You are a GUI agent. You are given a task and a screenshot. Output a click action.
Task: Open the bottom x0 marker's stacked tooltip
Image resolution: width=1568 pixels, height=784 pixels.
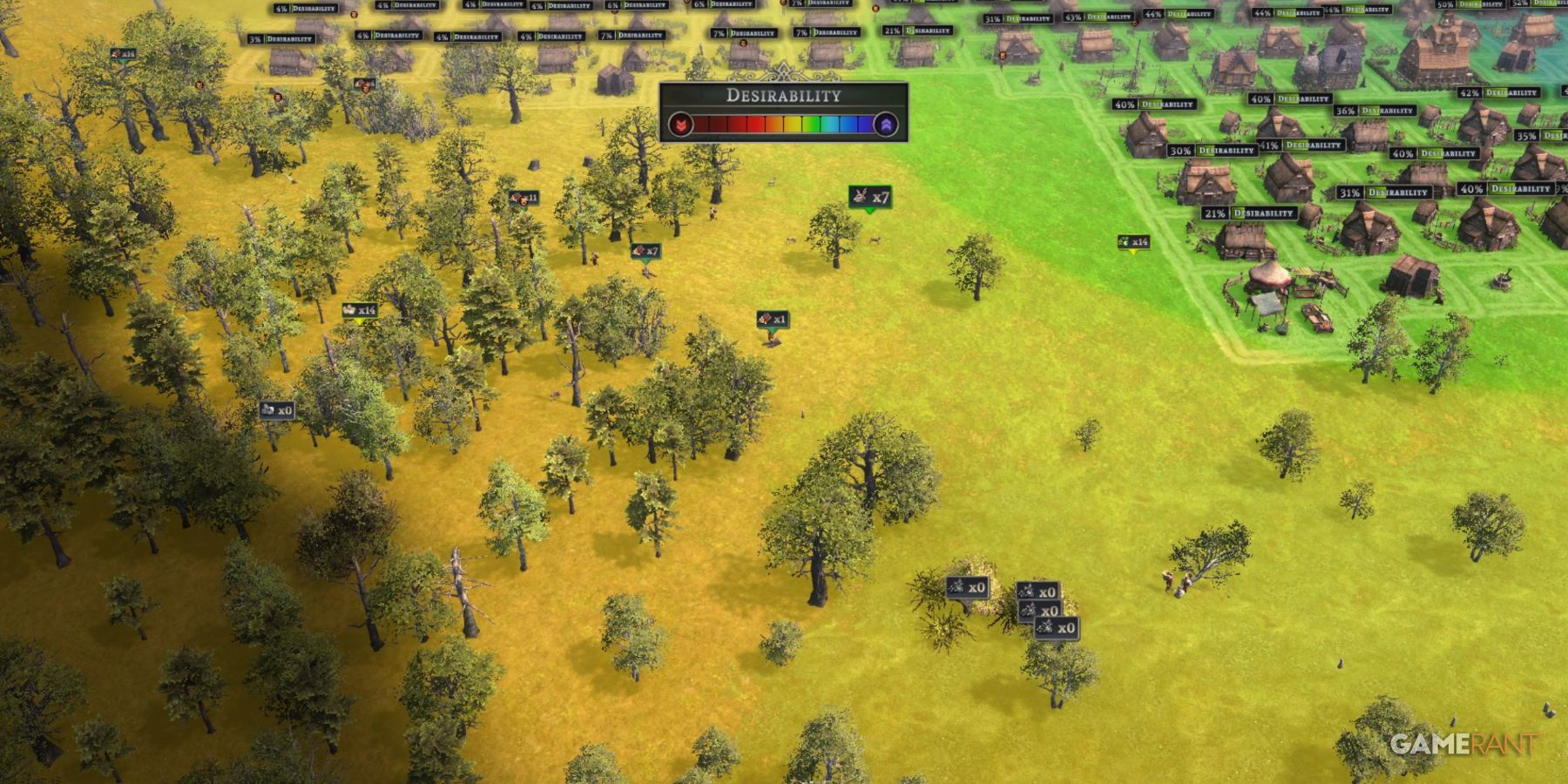click(1057, 629)
